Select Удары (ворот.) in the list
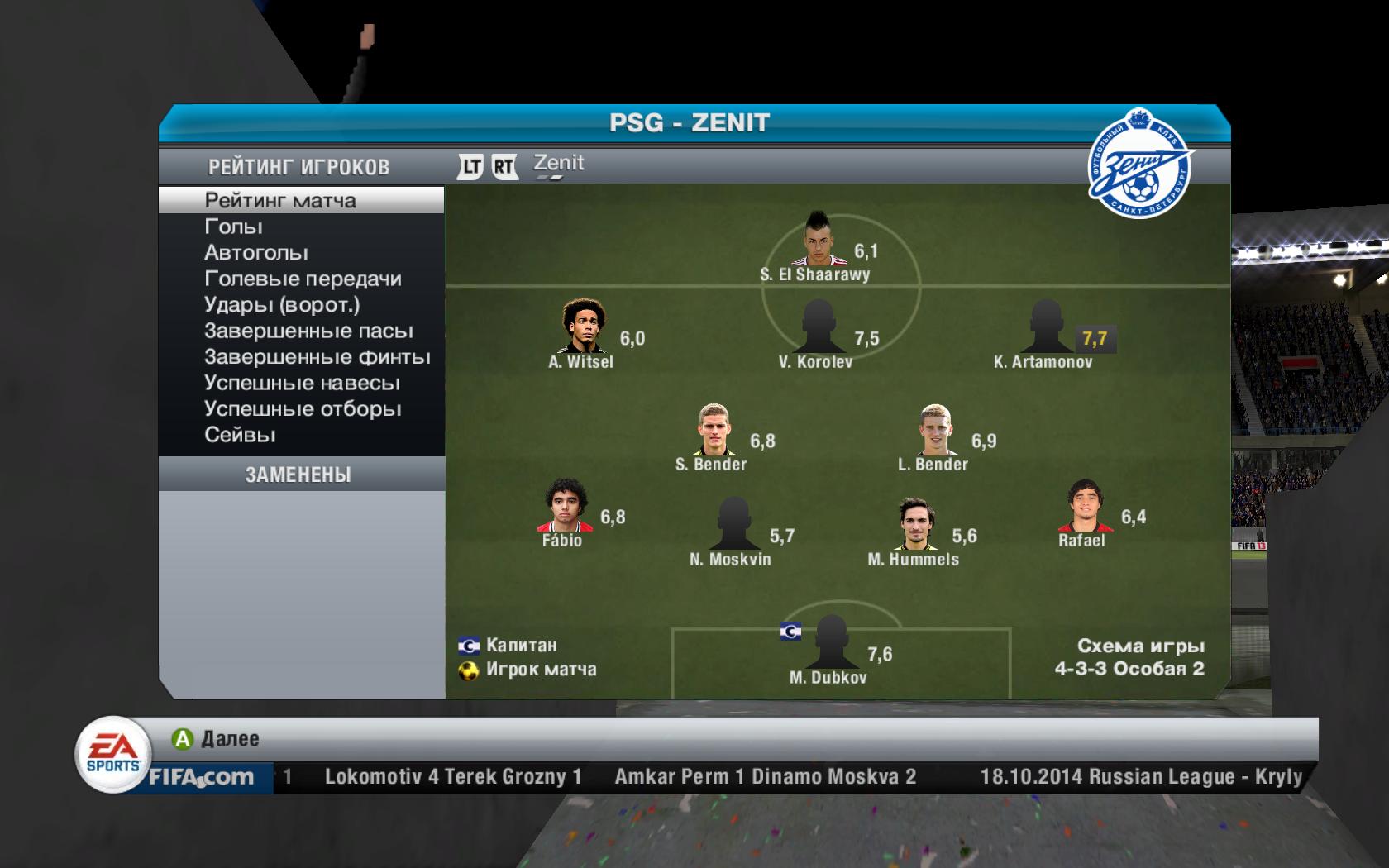Image resolution: width=1389 pixels, height=868 pixels. (x=282, y=305)
